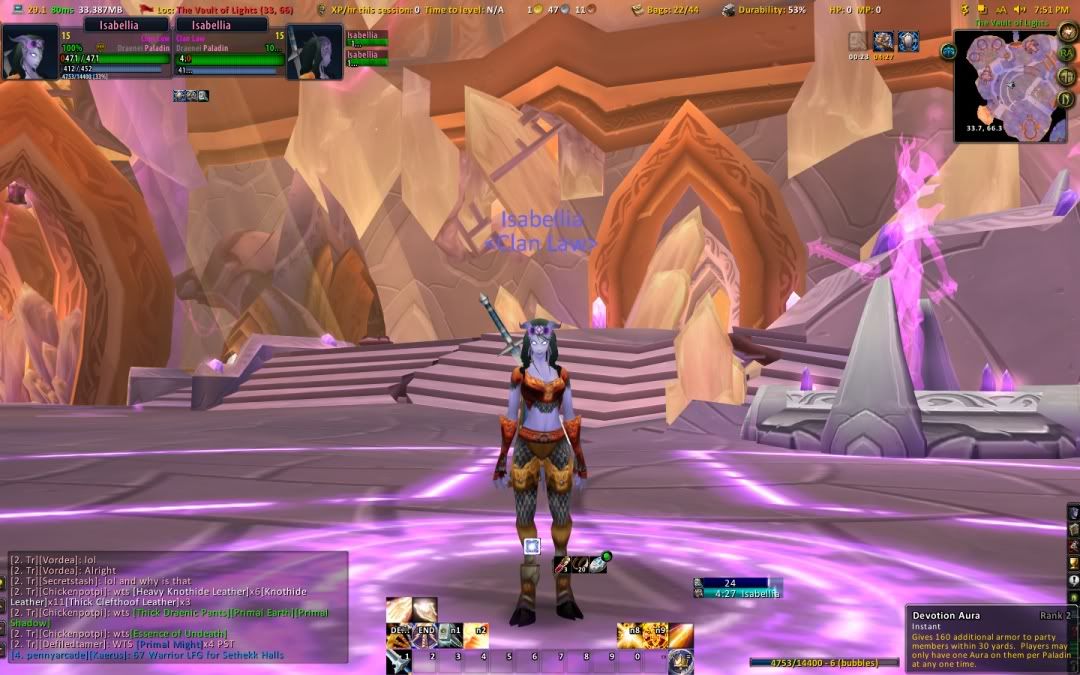Image resolution: width=1080 pixels, height=675 pixels.
Task: Trigger the n1 action button
Action: [x=452, y=634]
